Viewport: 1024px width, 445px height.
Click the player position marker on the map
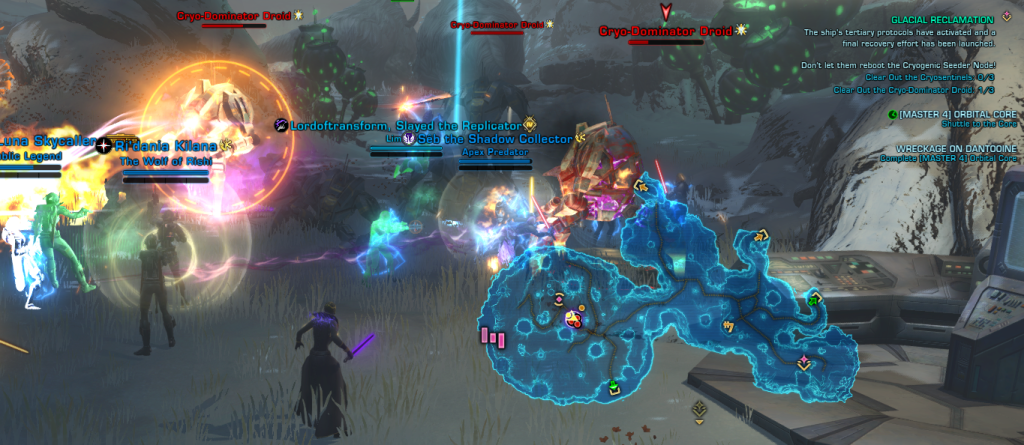click(x=574, y=319)
